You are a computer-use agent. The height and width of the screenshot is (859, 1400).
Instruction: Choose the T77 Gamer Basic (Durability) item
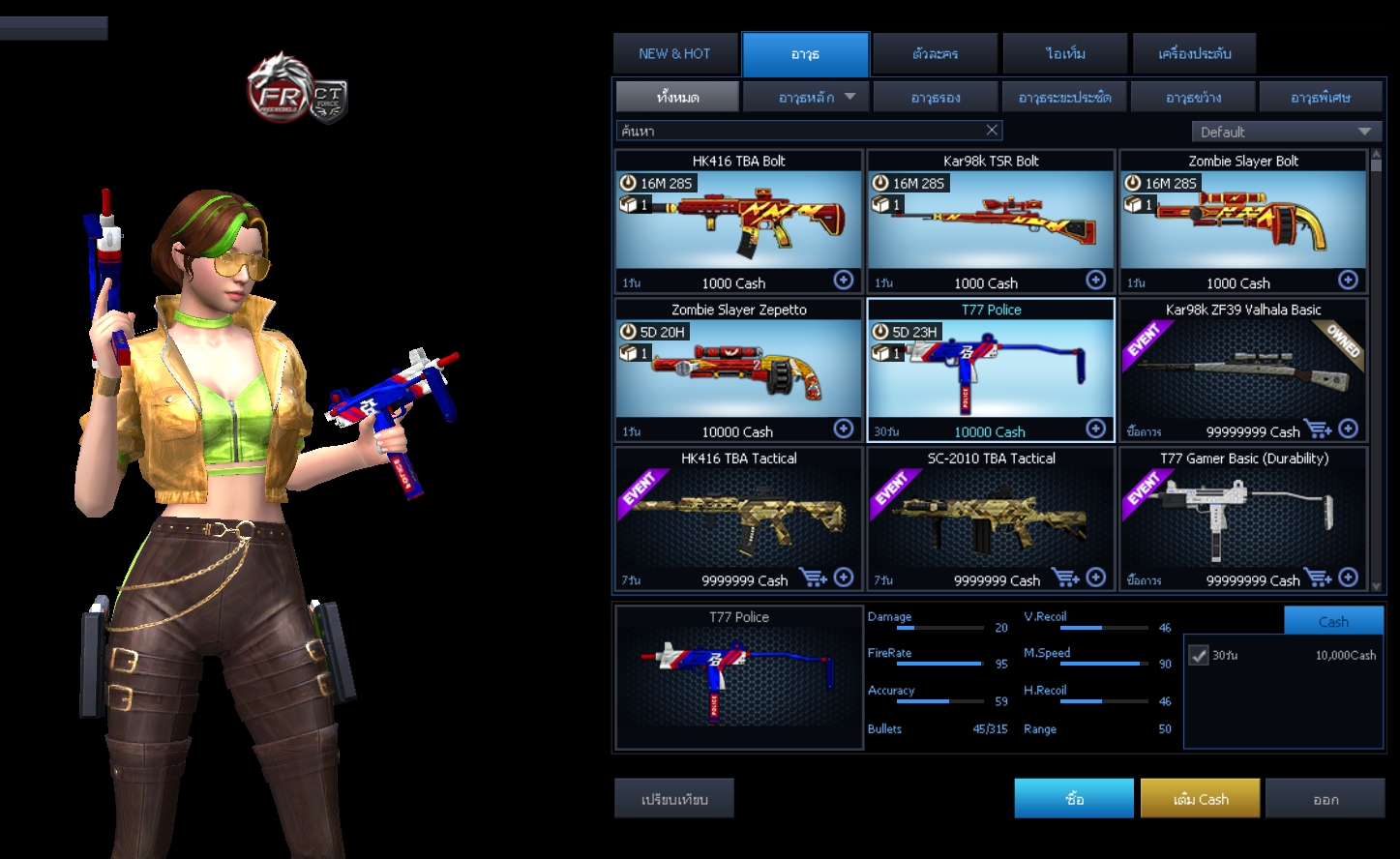[1243, 519]
